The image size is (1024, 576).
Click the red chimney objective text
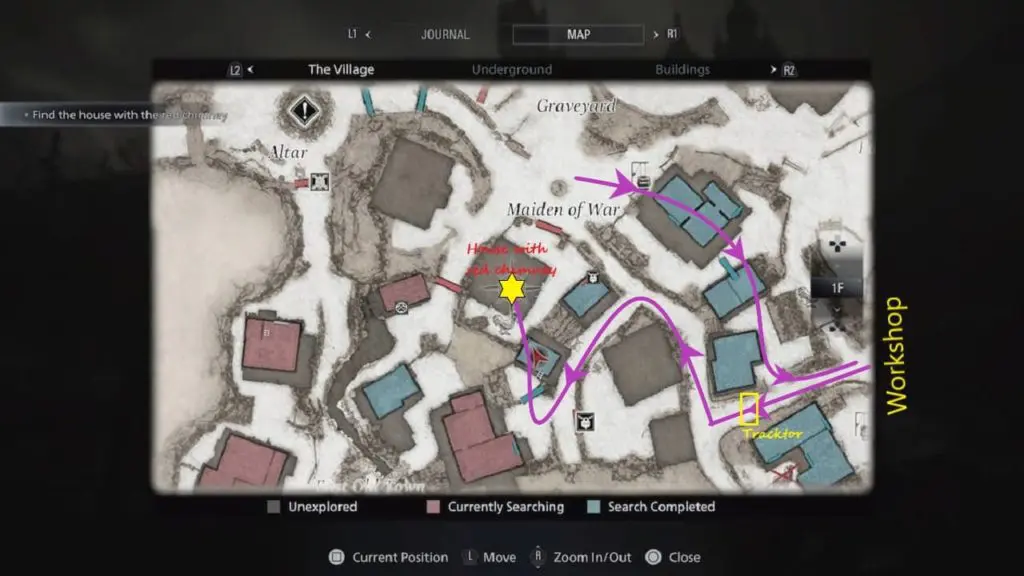coord(128,115)
